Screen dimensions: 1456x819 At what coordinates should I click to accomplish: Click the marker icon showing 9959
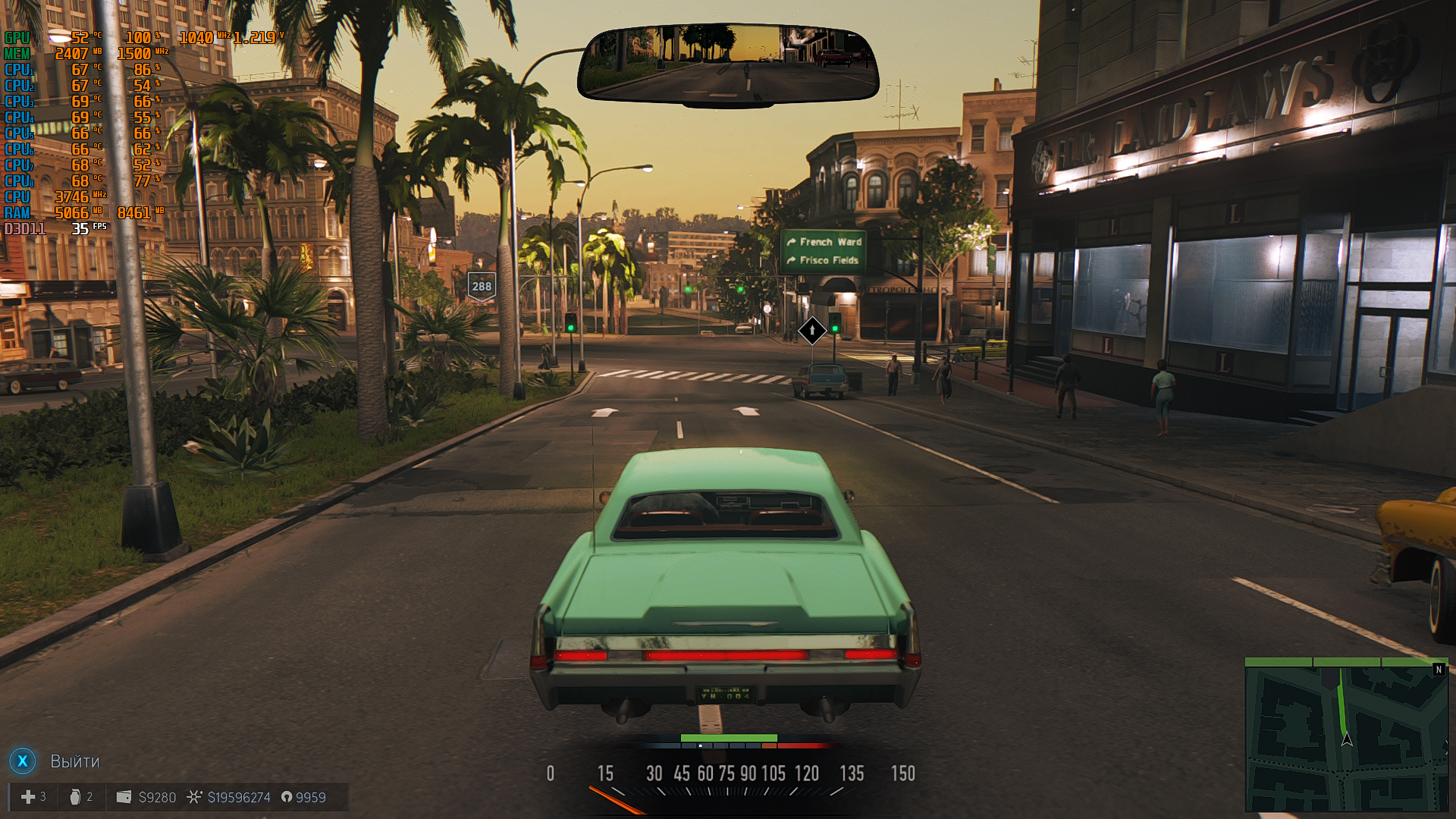coord(287,797)
